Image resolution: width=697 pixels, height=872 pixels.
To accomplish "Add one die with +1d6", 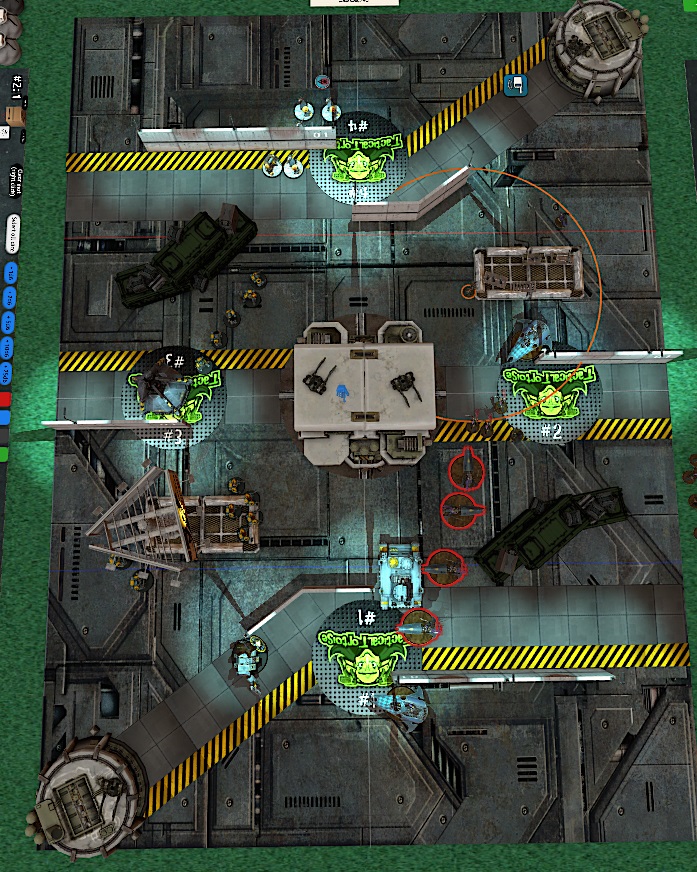I will 10,272.
